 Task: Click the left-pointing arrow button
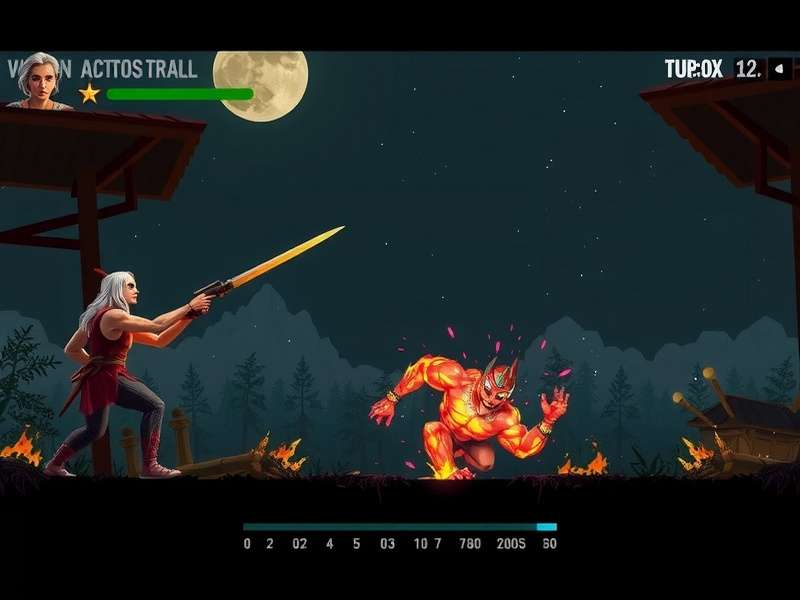click(x=779, y=69)
